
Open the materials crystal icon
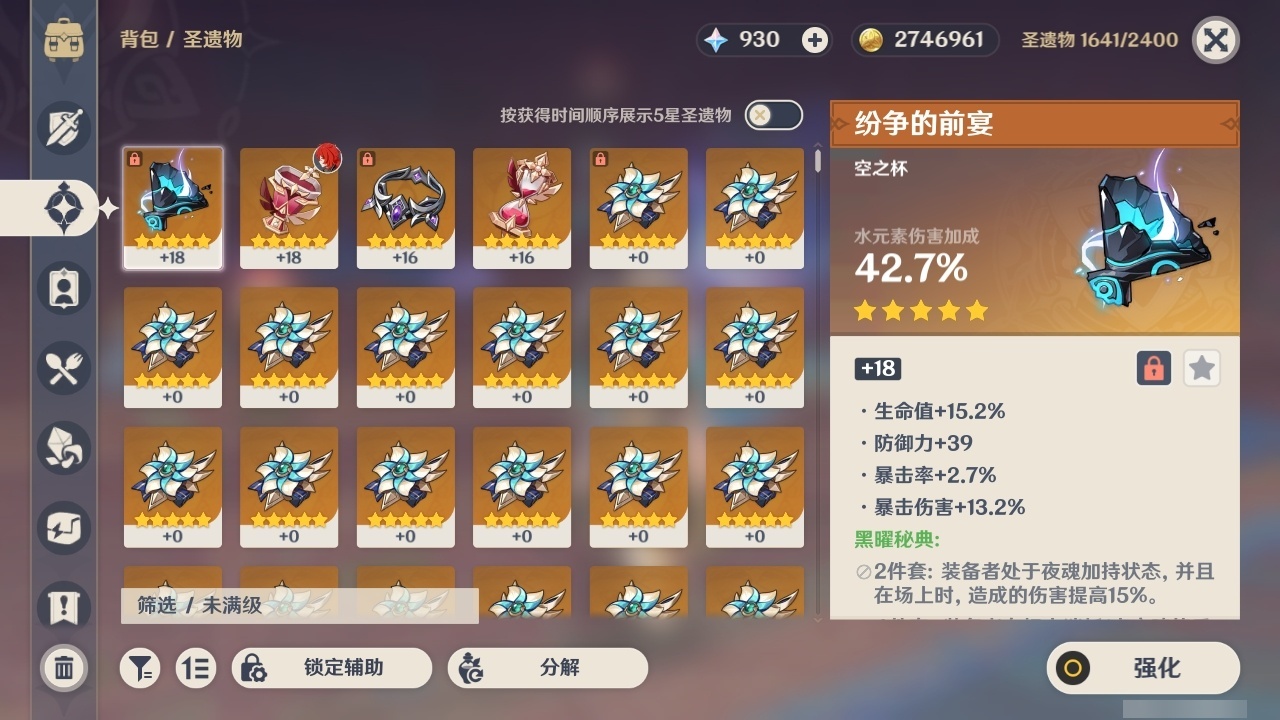62,448
